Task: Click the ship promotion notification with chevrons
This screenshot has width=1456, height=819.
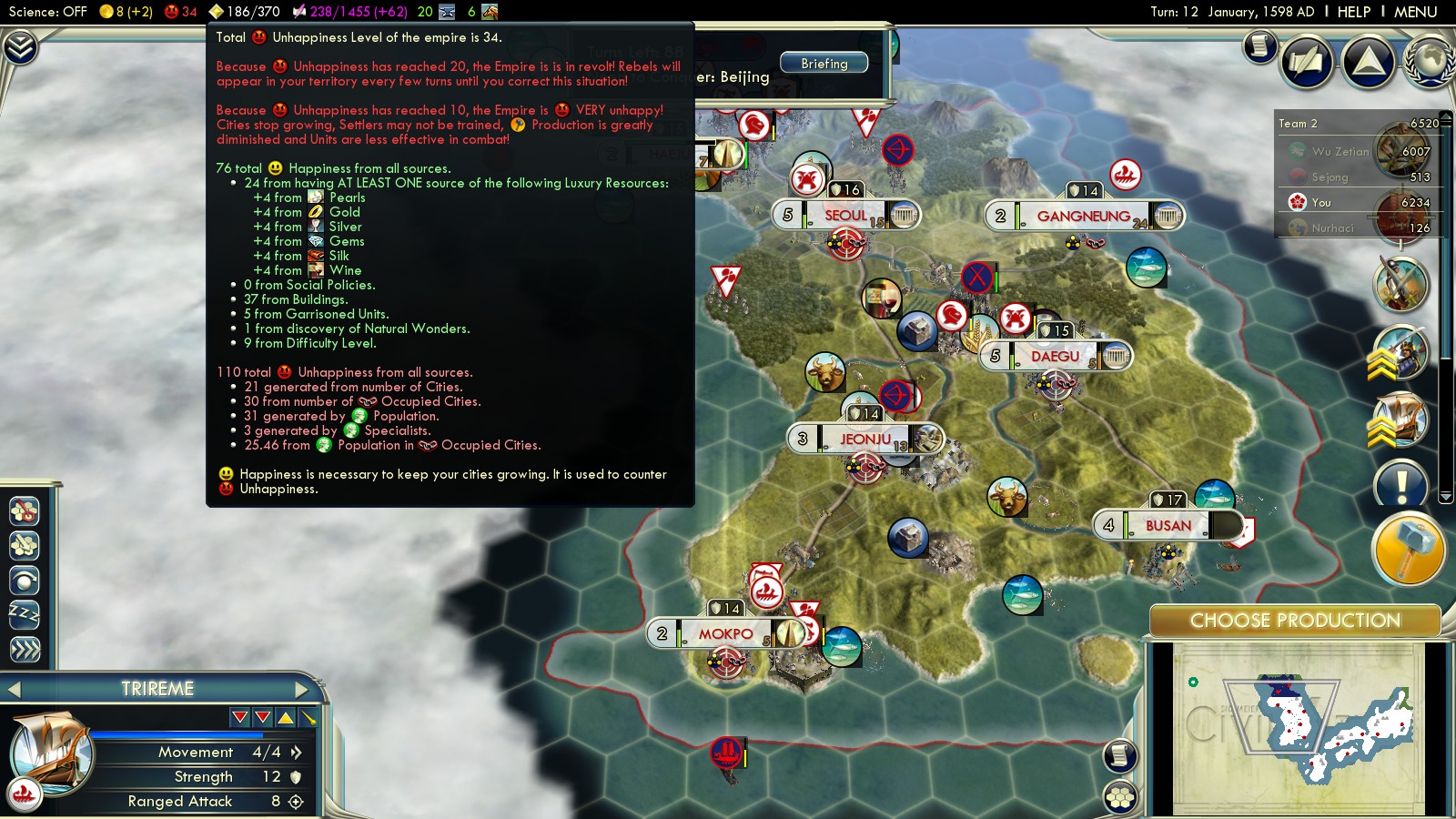Action: [x=1400, y=420]
